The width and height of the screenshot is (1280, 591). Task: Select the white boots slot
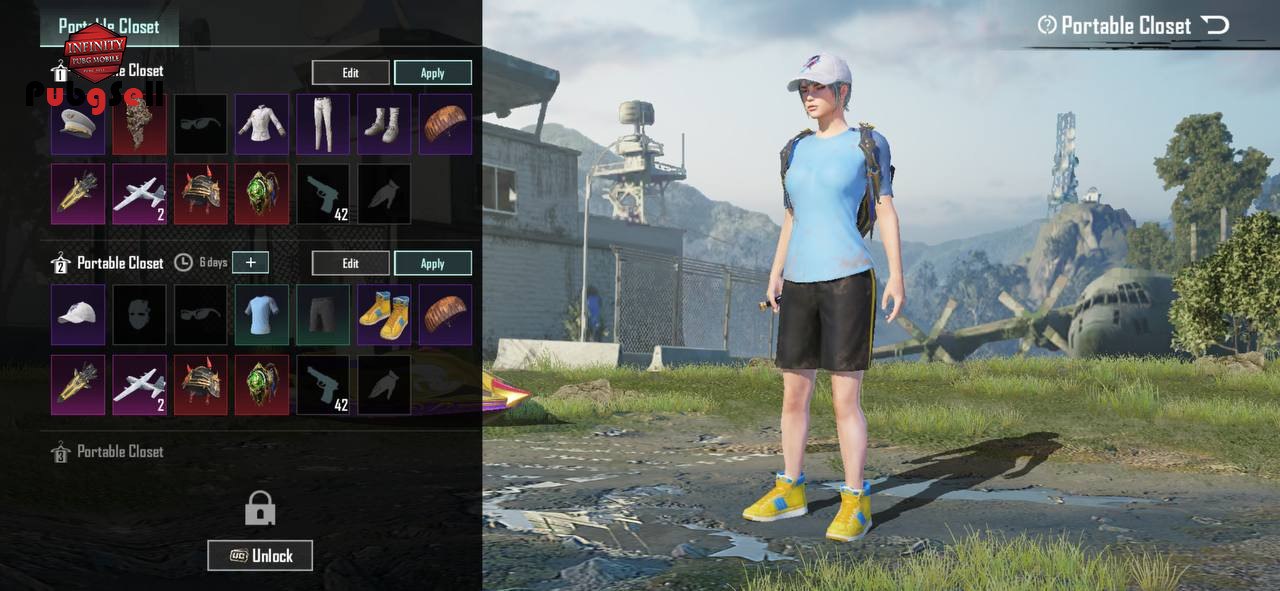[x=384, y=124]
